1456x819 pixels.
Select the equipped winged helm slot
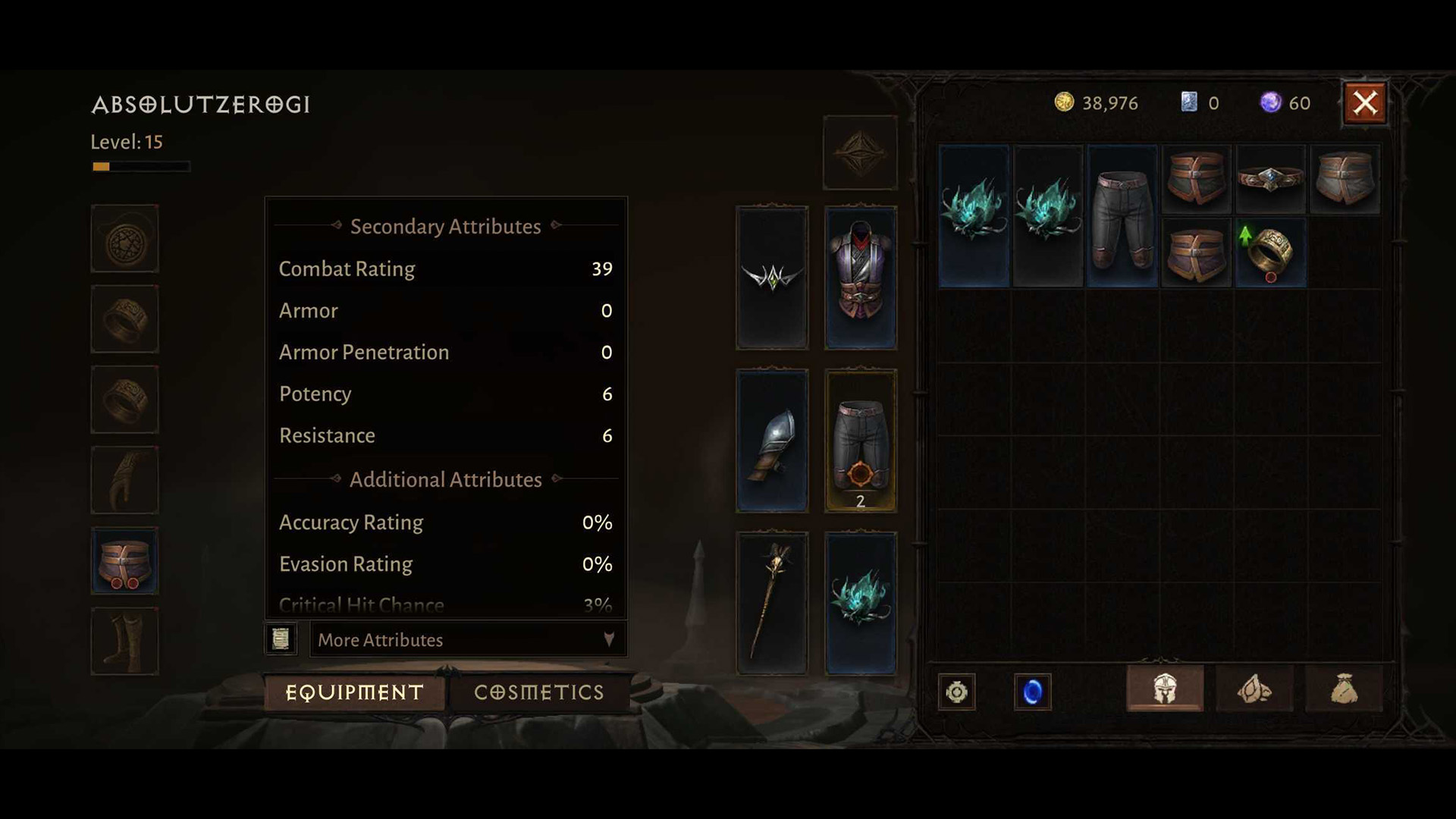tap(772, 278)
